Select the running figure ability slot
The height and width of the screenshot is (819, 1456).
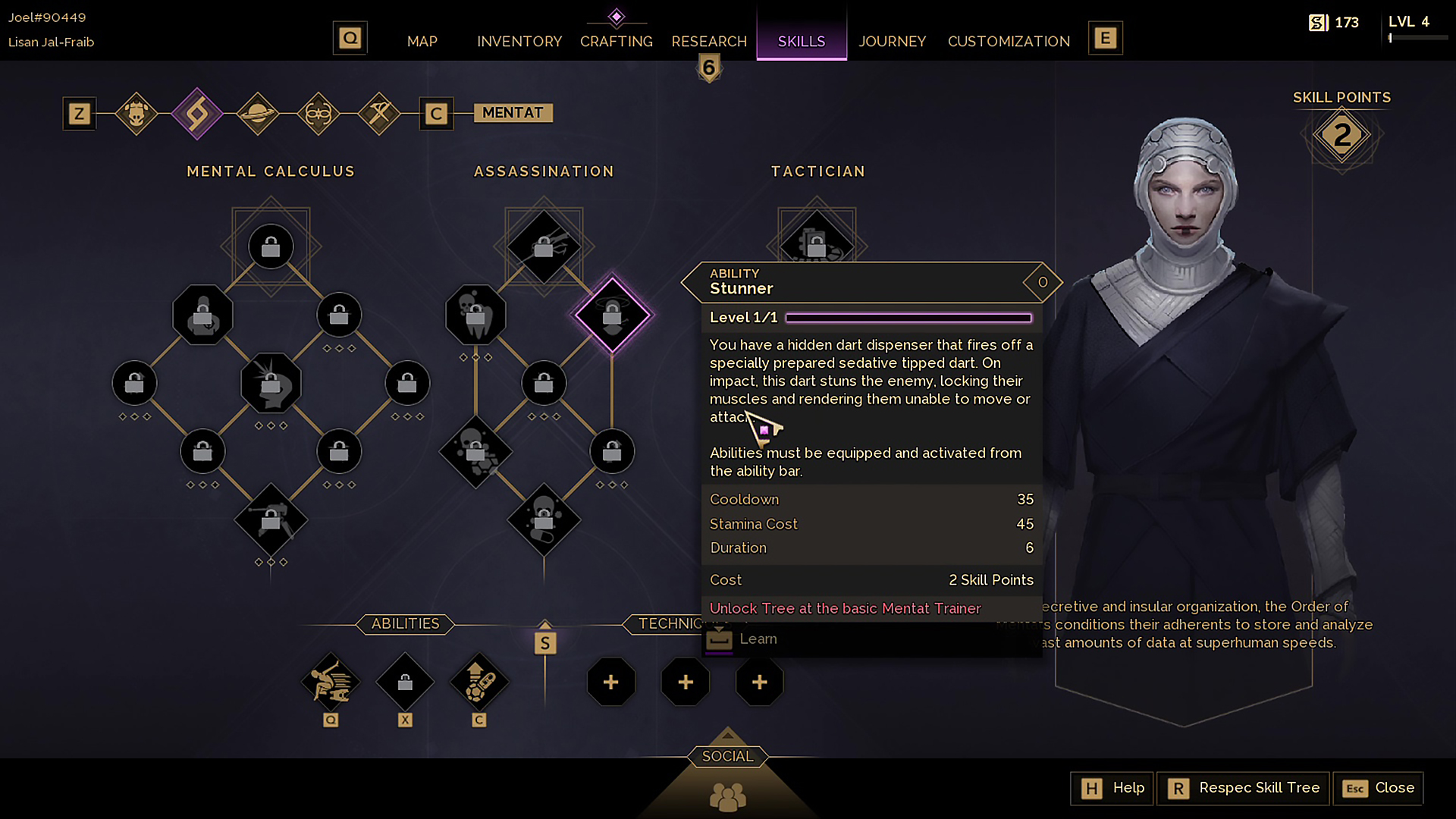pyautogui.click(x=331, y=682)
